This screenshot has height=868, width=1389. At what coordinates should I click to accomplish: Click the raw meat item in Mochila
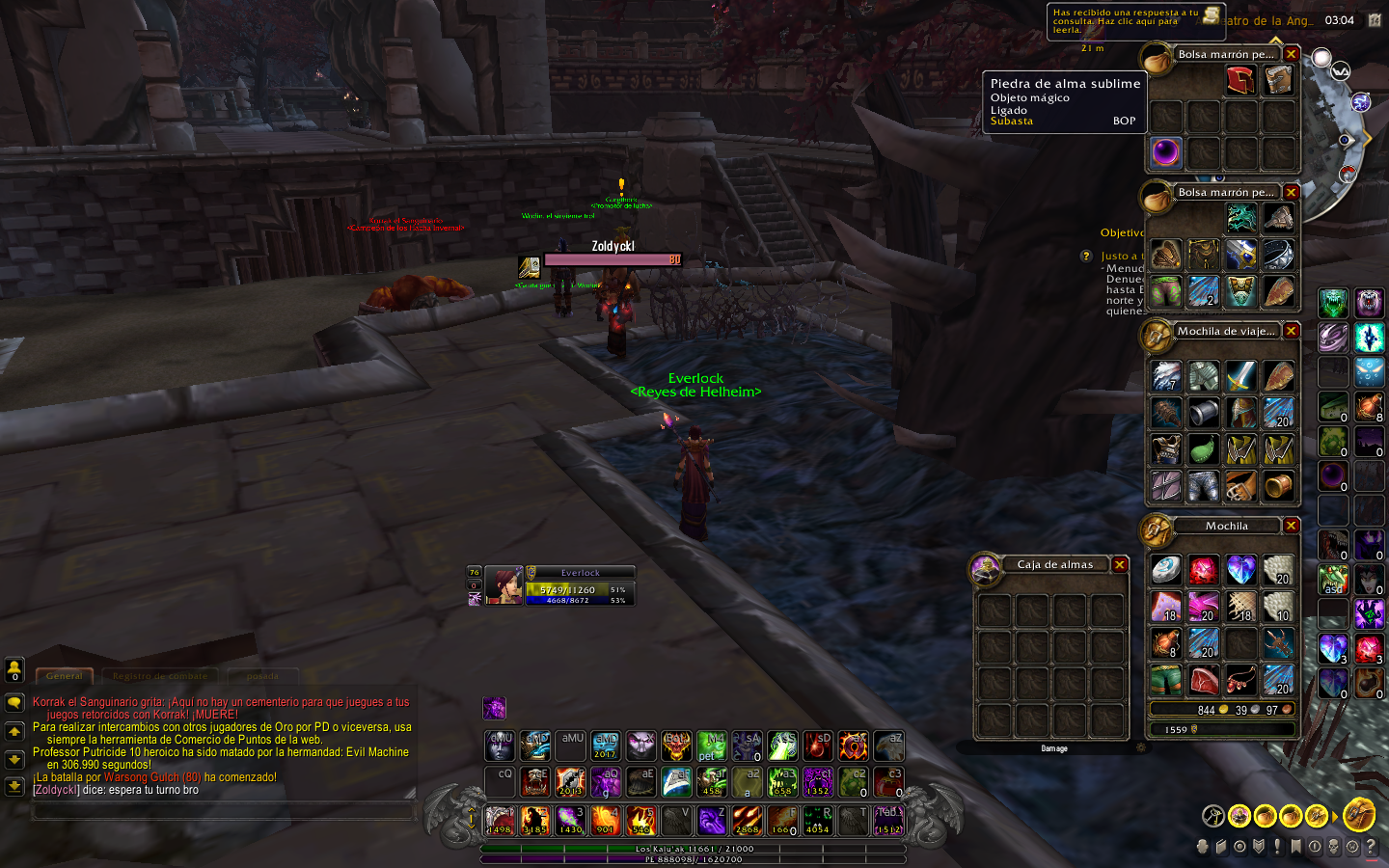pyautogui.click(x=1203, y=681)
